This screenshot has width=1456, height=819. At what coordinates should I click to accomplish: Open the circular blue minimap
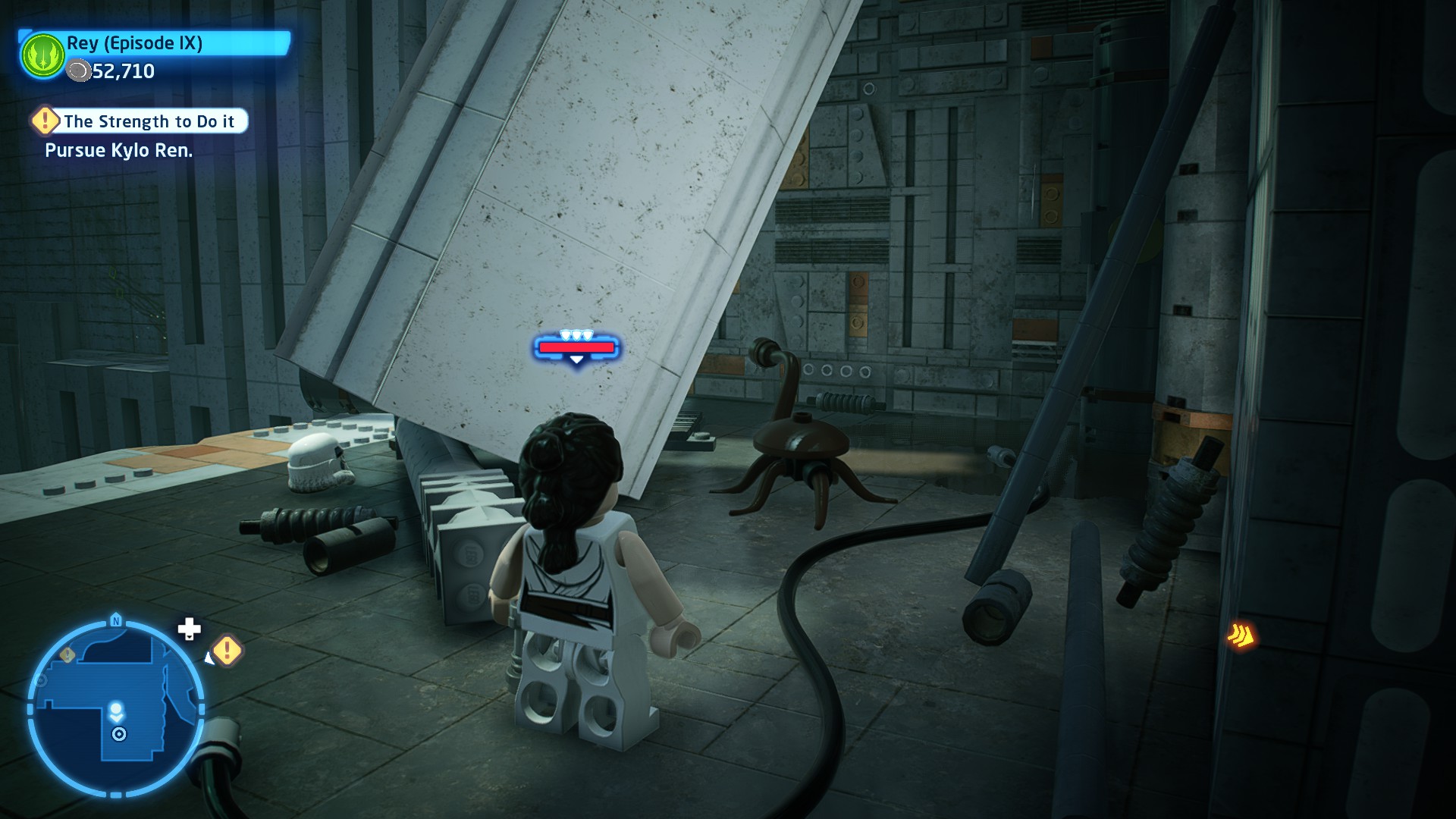point(116,708)
